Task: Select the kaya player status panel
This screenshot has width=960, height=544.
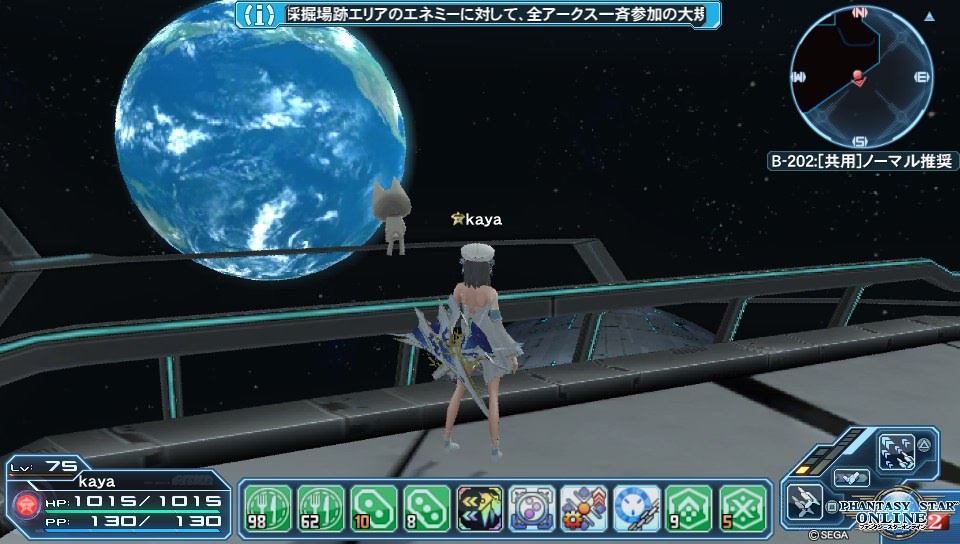Action: coord(118,501)
